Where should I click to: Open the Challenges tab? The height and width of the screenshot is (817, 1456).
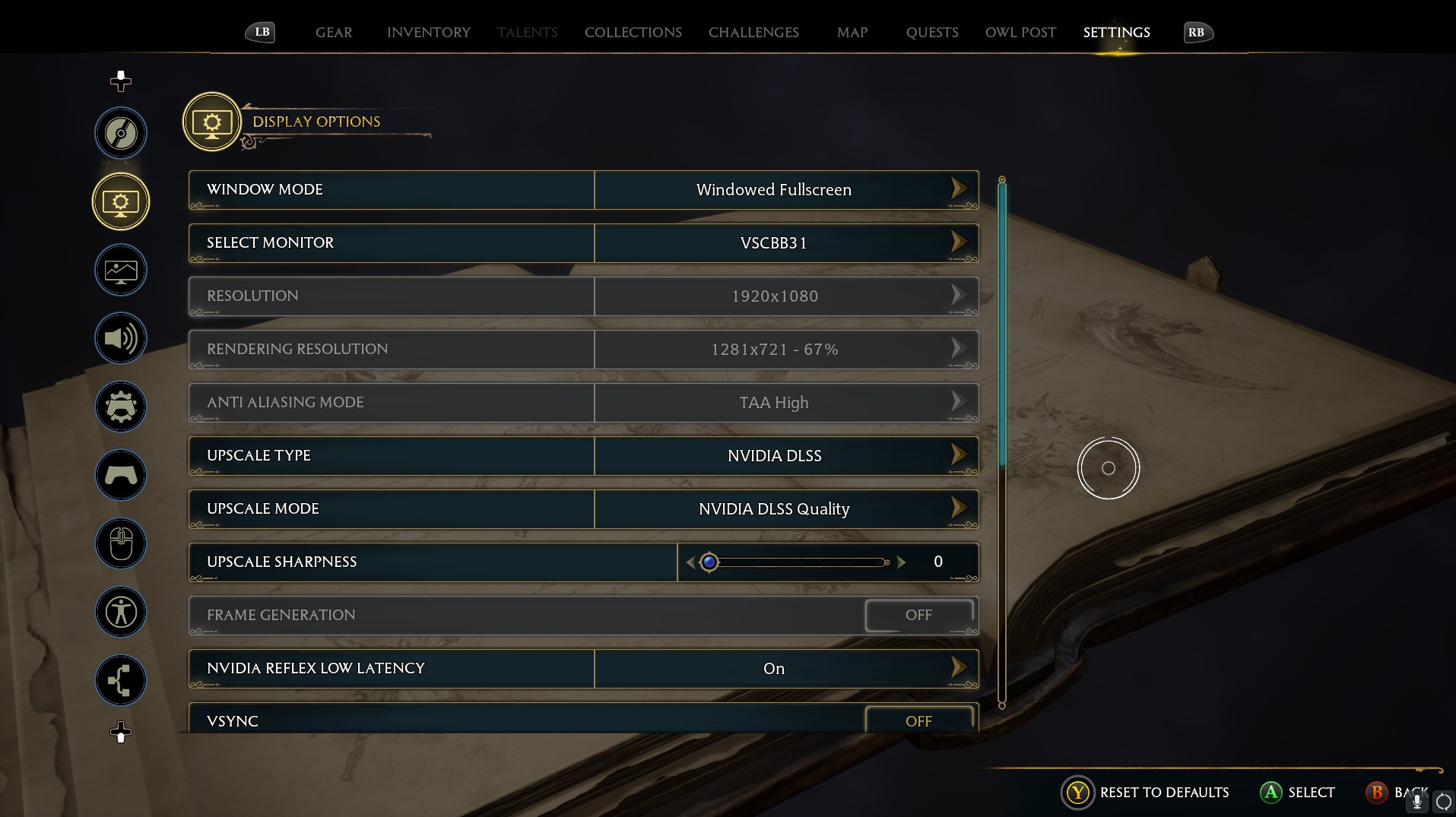pyautogui.click(x=753, y=33)
